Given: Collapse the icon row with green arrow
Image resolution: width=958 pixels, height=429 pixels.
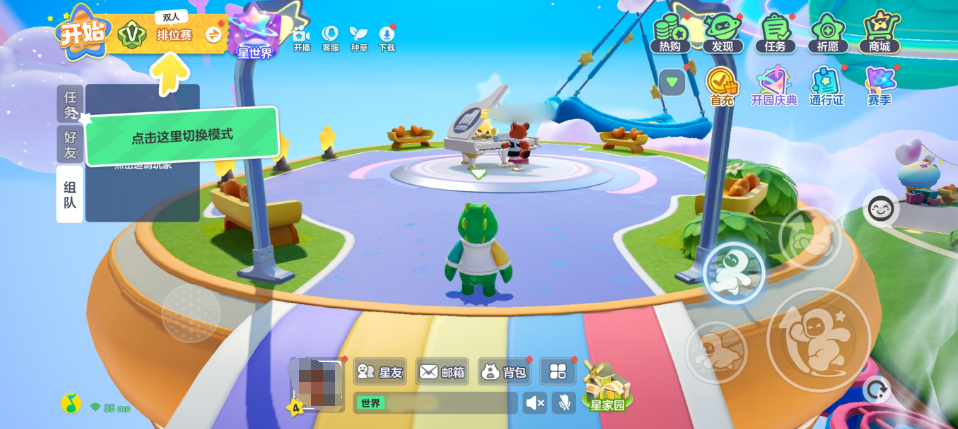Looking at the screenshot, I should [672, 82].
